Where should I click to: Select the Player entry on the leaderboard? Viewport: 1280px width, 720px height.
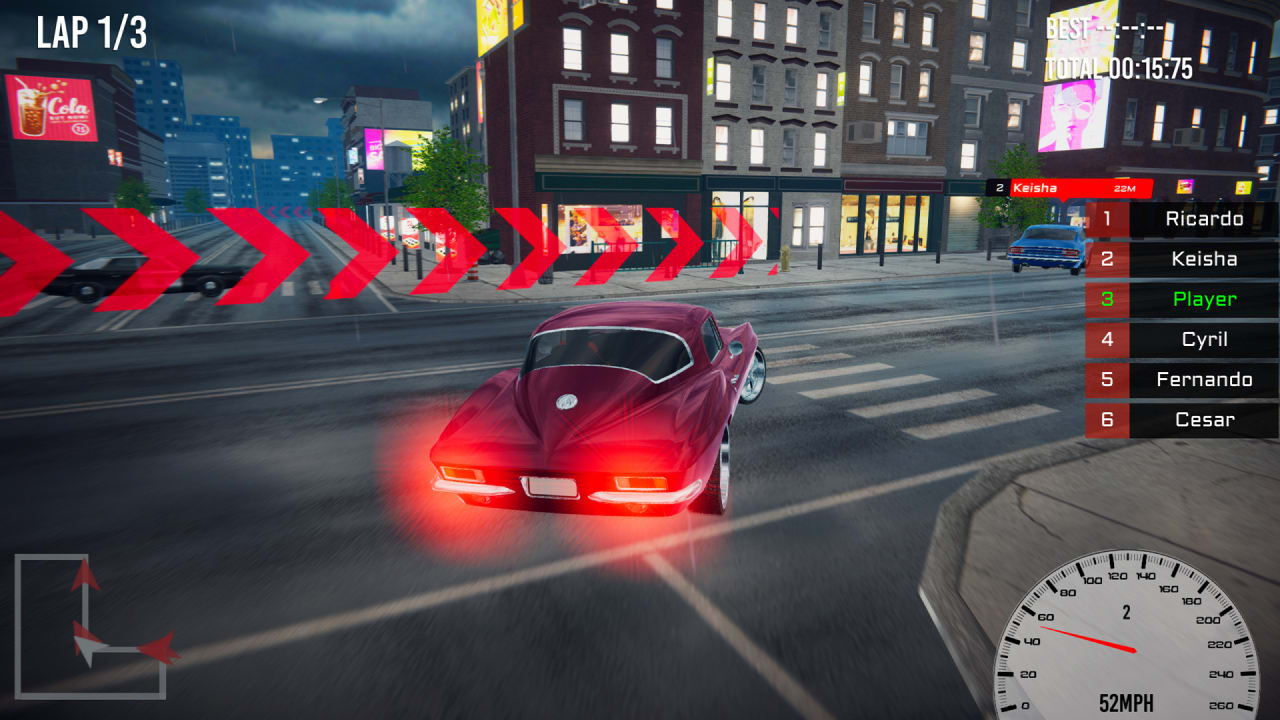pyautogui.click(x=1203, y=300)
